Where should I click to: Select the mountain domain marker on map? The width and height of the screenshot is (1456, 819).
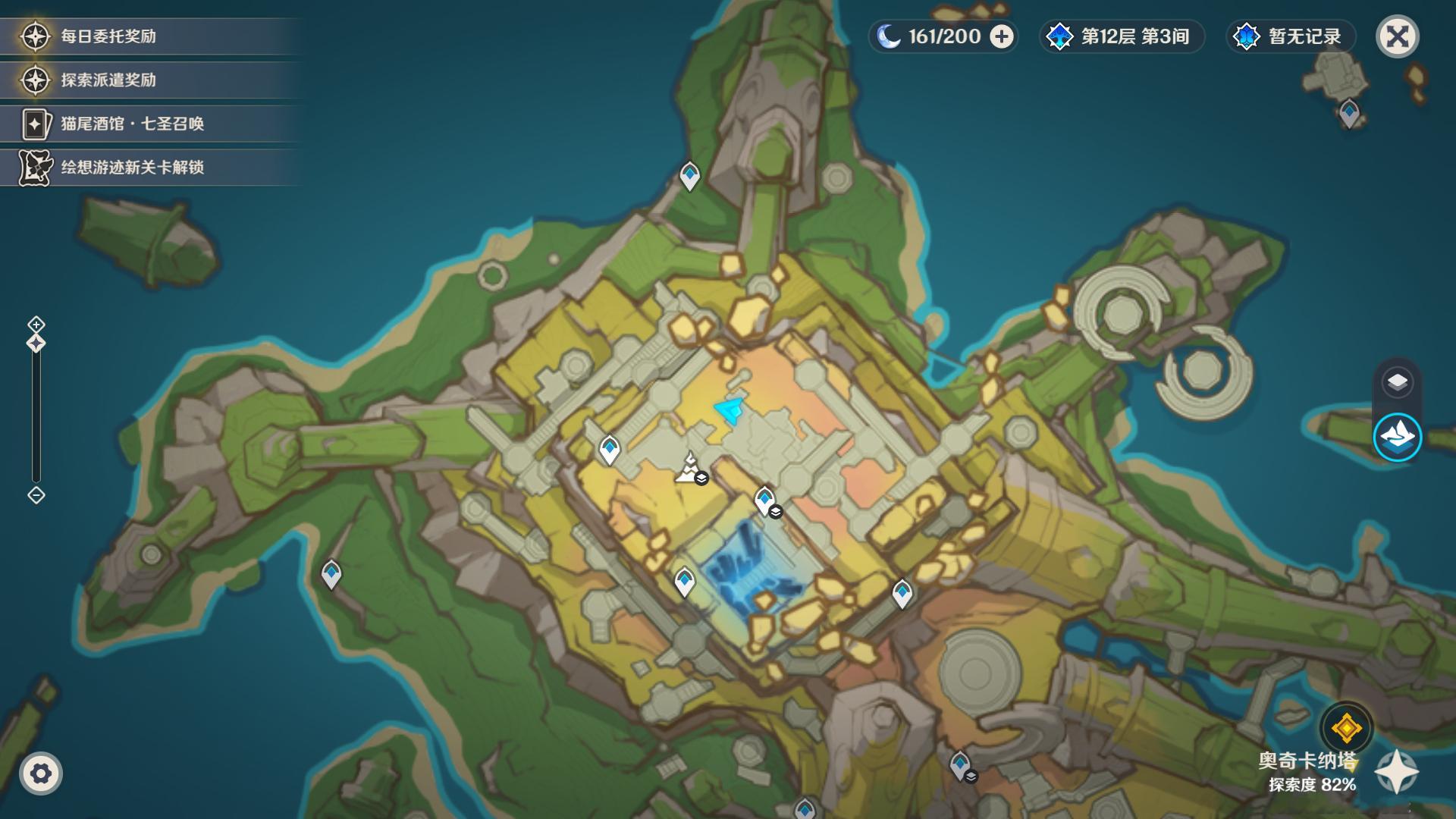(689, 467)
